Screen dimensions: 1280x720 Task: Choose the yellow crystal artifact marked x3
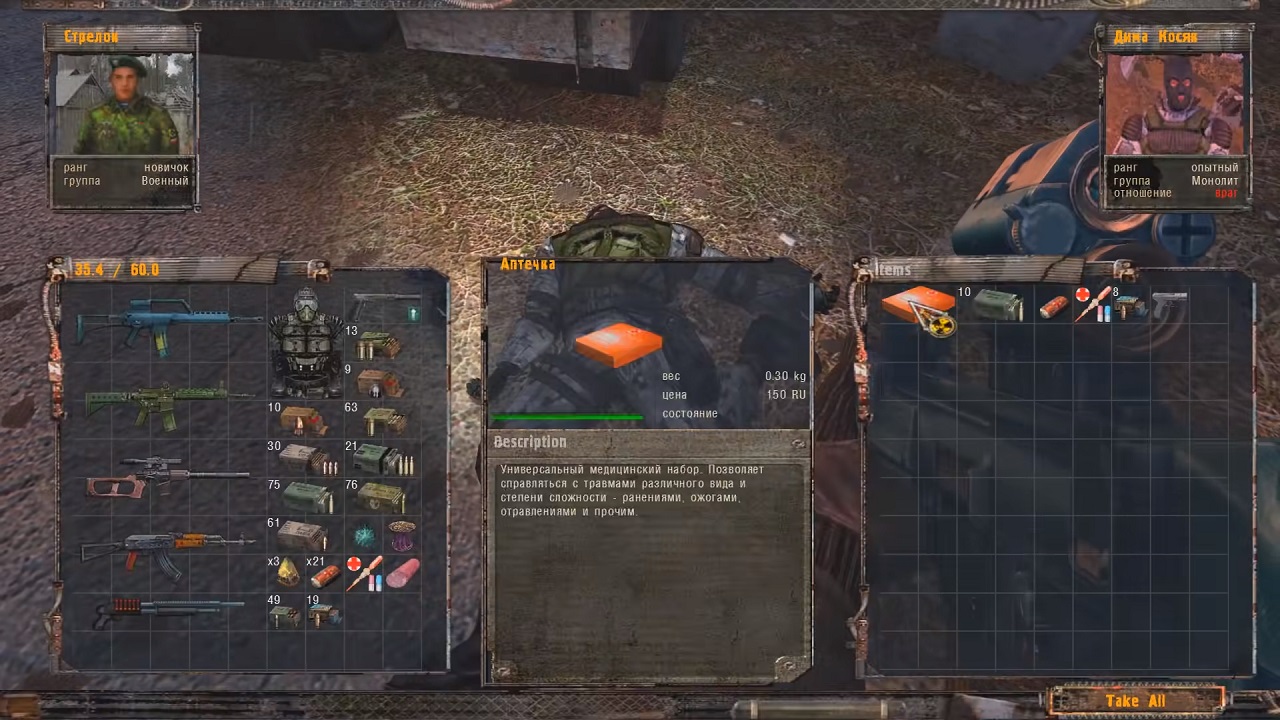(x=287, y=572)
